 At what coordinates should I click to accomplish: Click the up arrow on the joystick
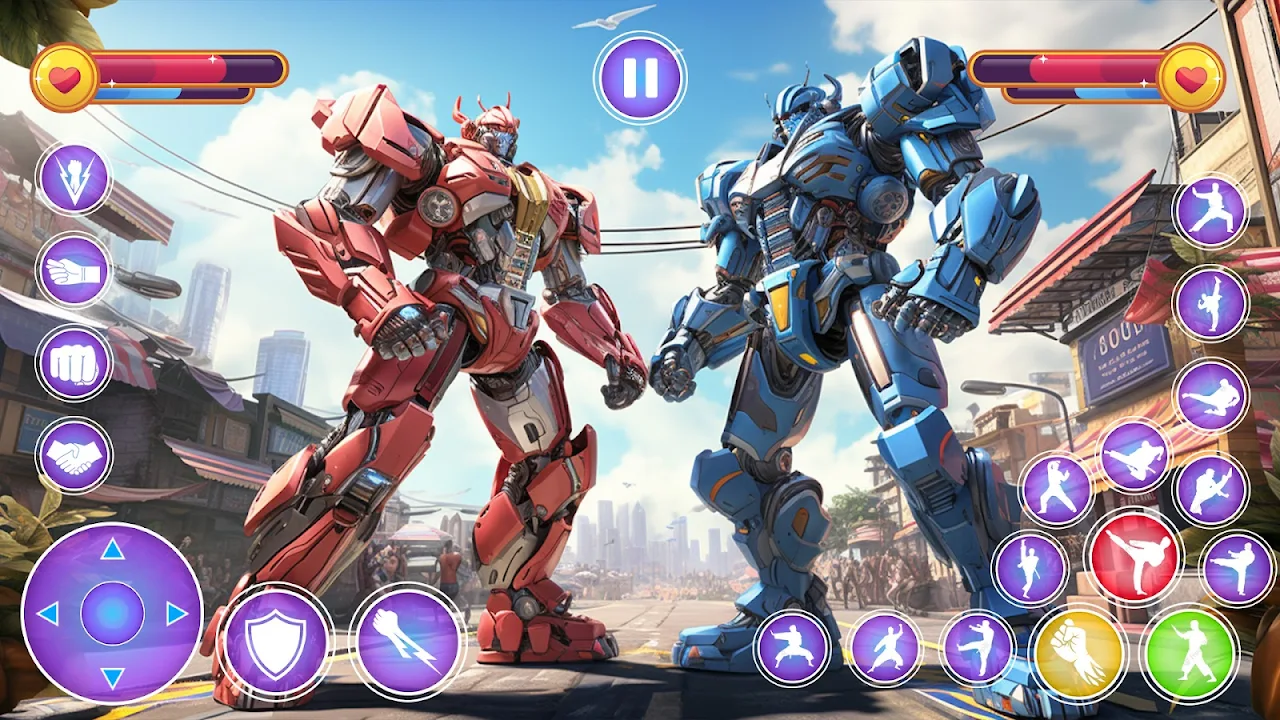click(112, 549)
